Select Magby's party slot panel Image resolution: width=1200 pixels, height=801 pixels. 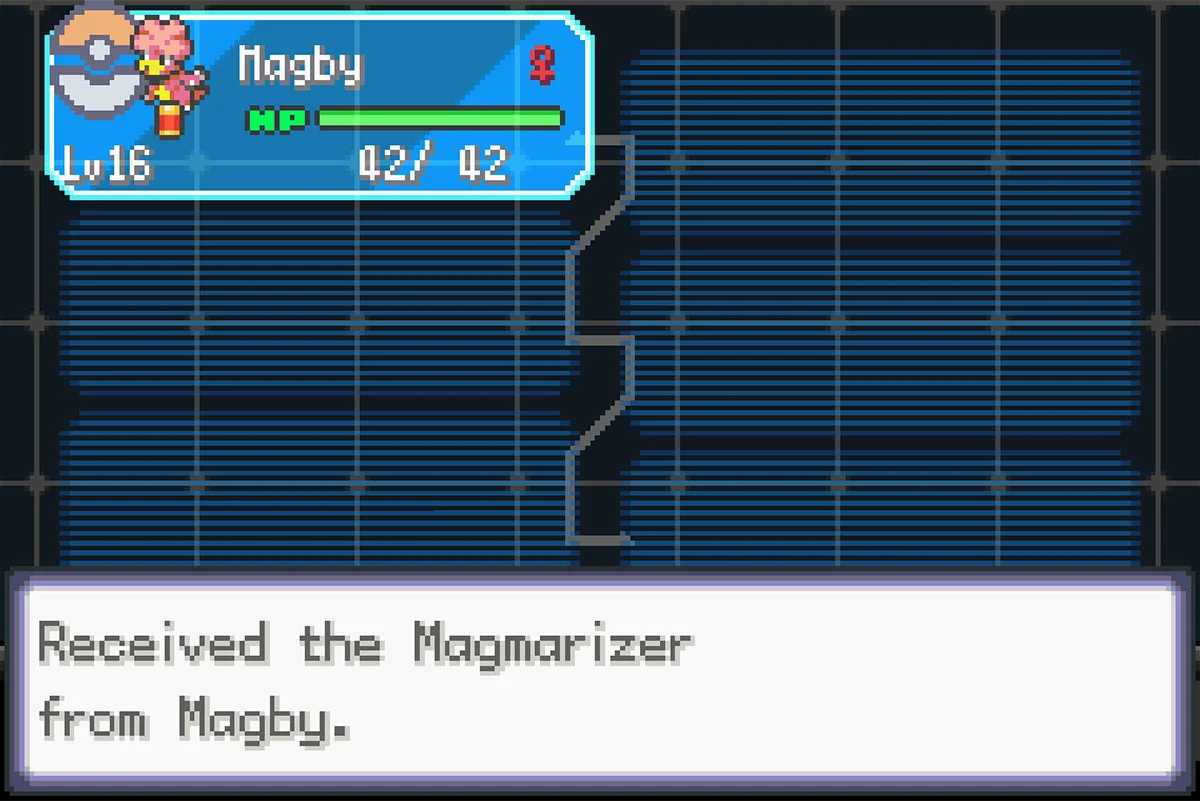click(320, 105)
